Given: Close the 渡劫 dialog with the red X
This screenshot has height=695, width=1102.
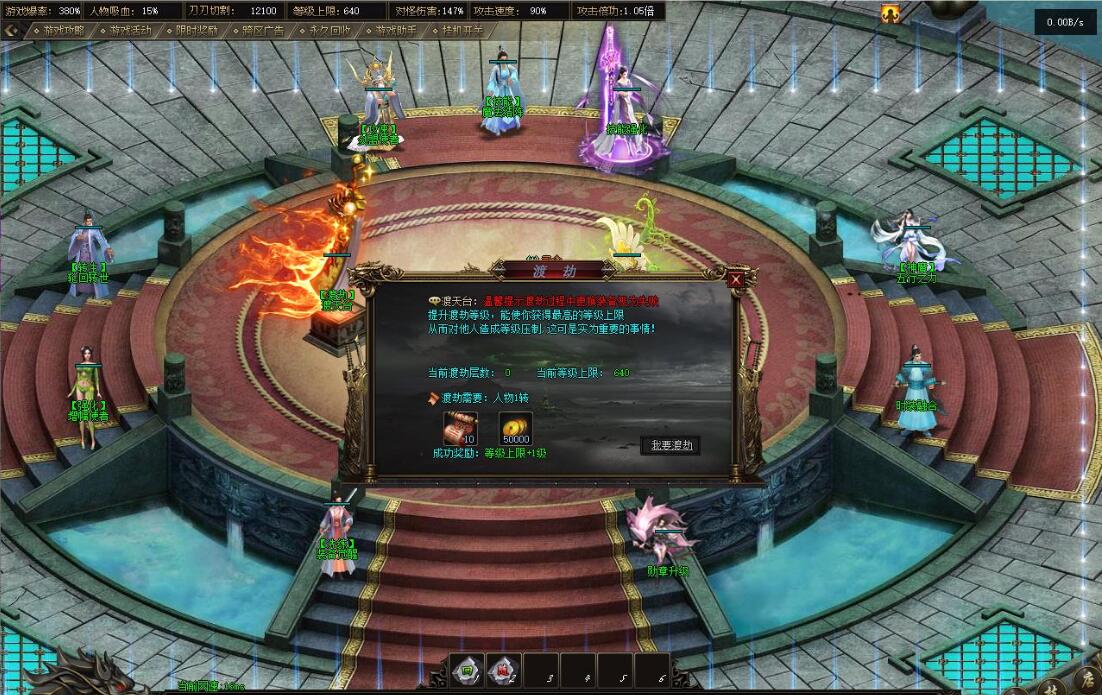Looking at the screenshot, I should (737, 281).
